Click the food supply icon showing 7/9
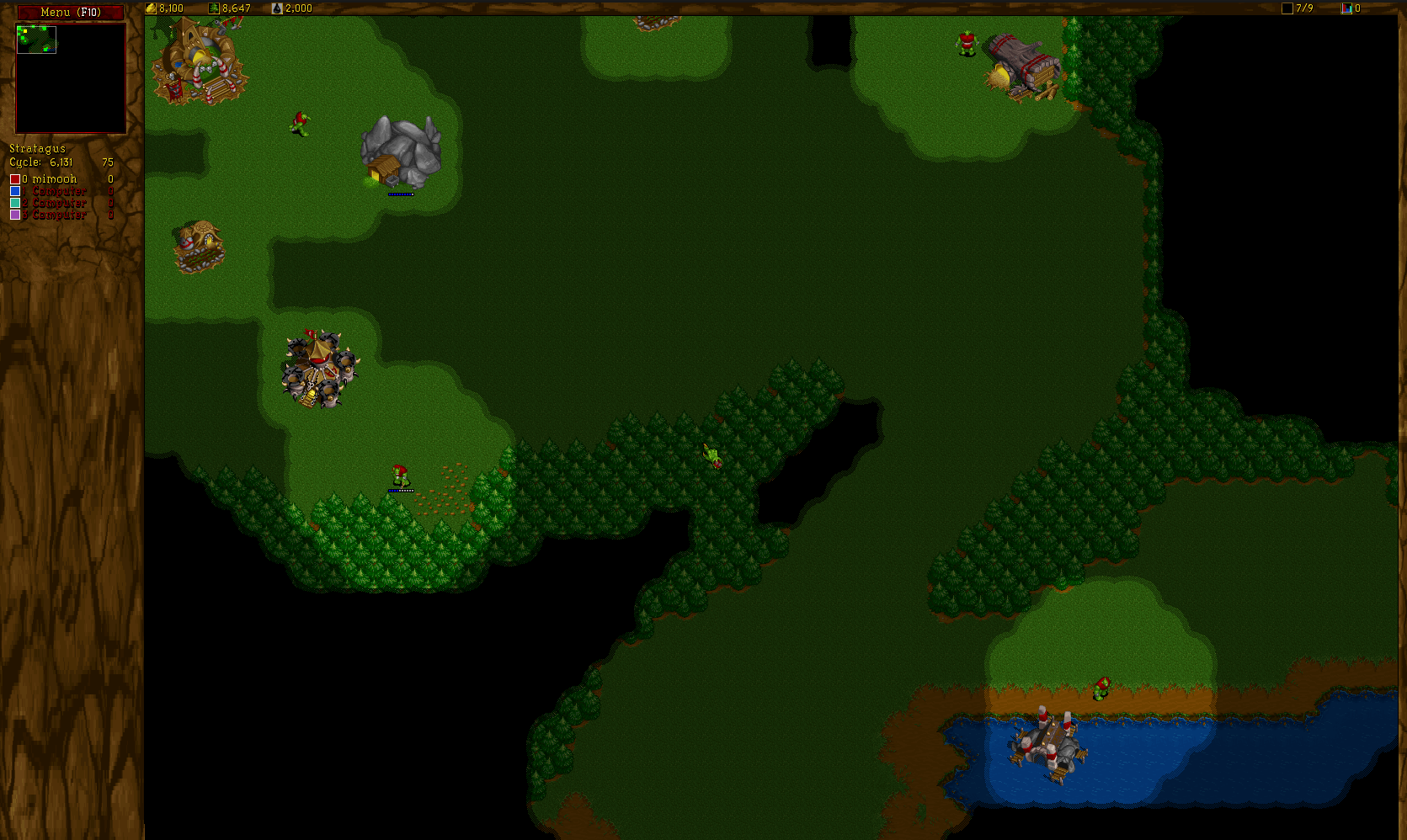 (x=1287, y=8)
